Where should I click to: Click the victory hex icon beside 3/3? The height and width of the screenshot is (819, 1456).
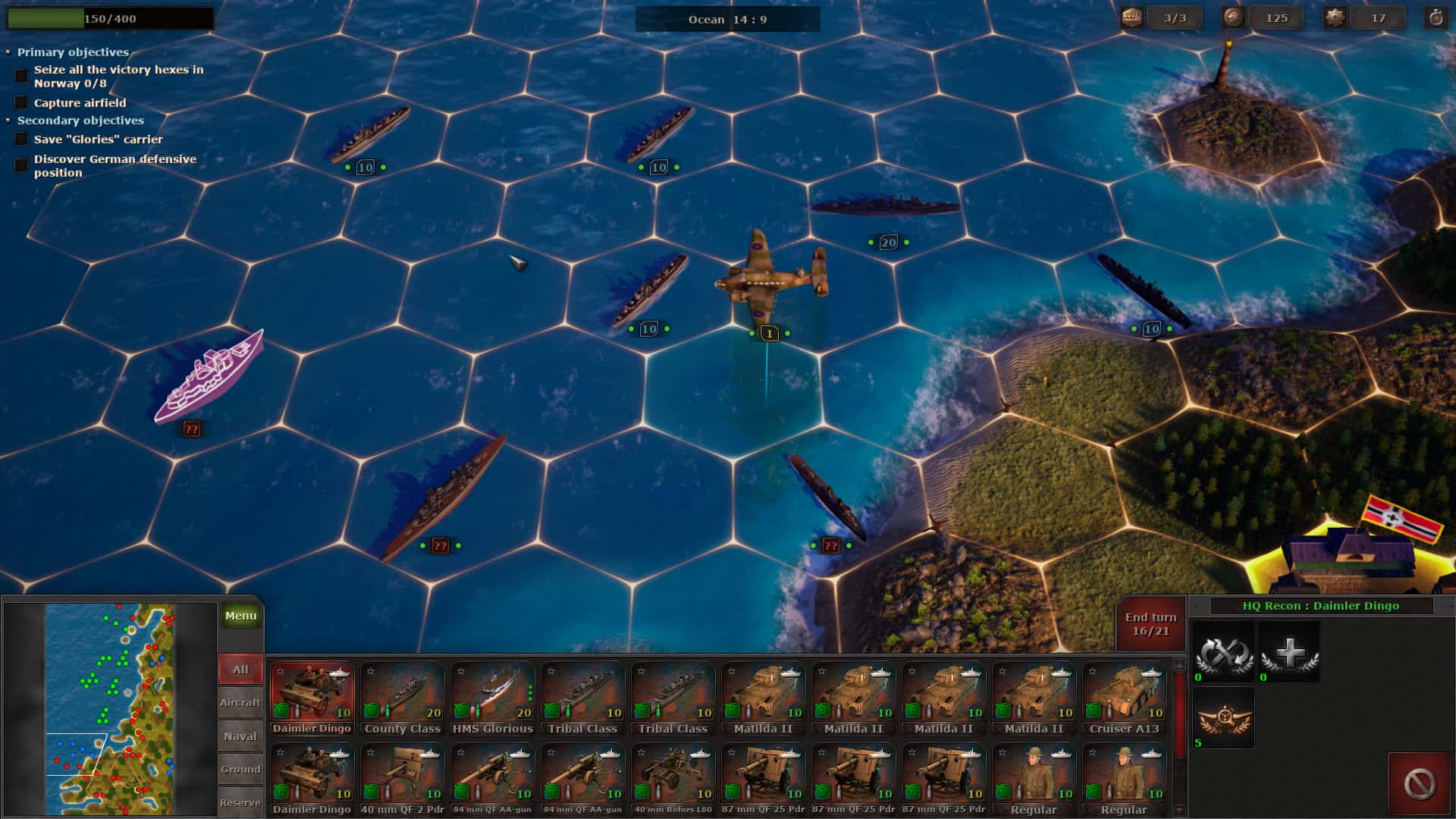1133,17
